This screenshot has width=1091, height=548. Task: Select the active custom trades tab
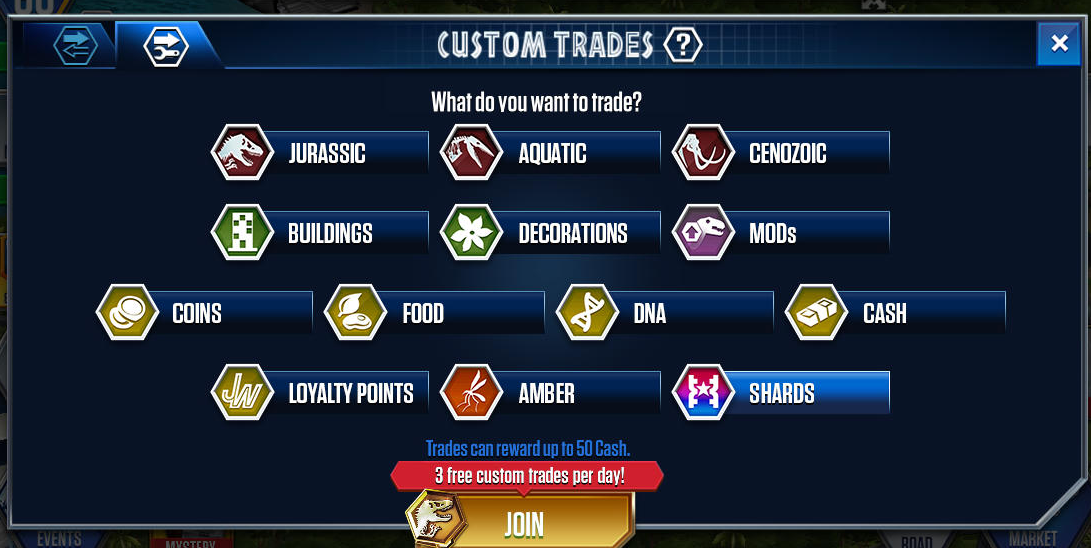point(166,45)
